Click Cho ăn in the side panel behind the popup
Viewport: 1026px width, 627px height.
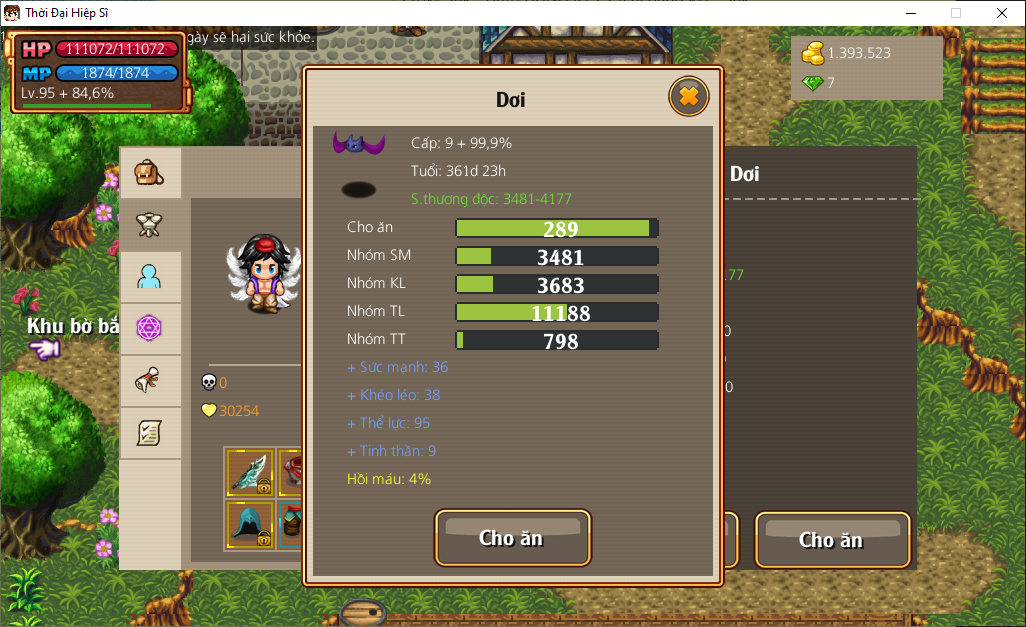pyautogui.click(x=831, y=540)
